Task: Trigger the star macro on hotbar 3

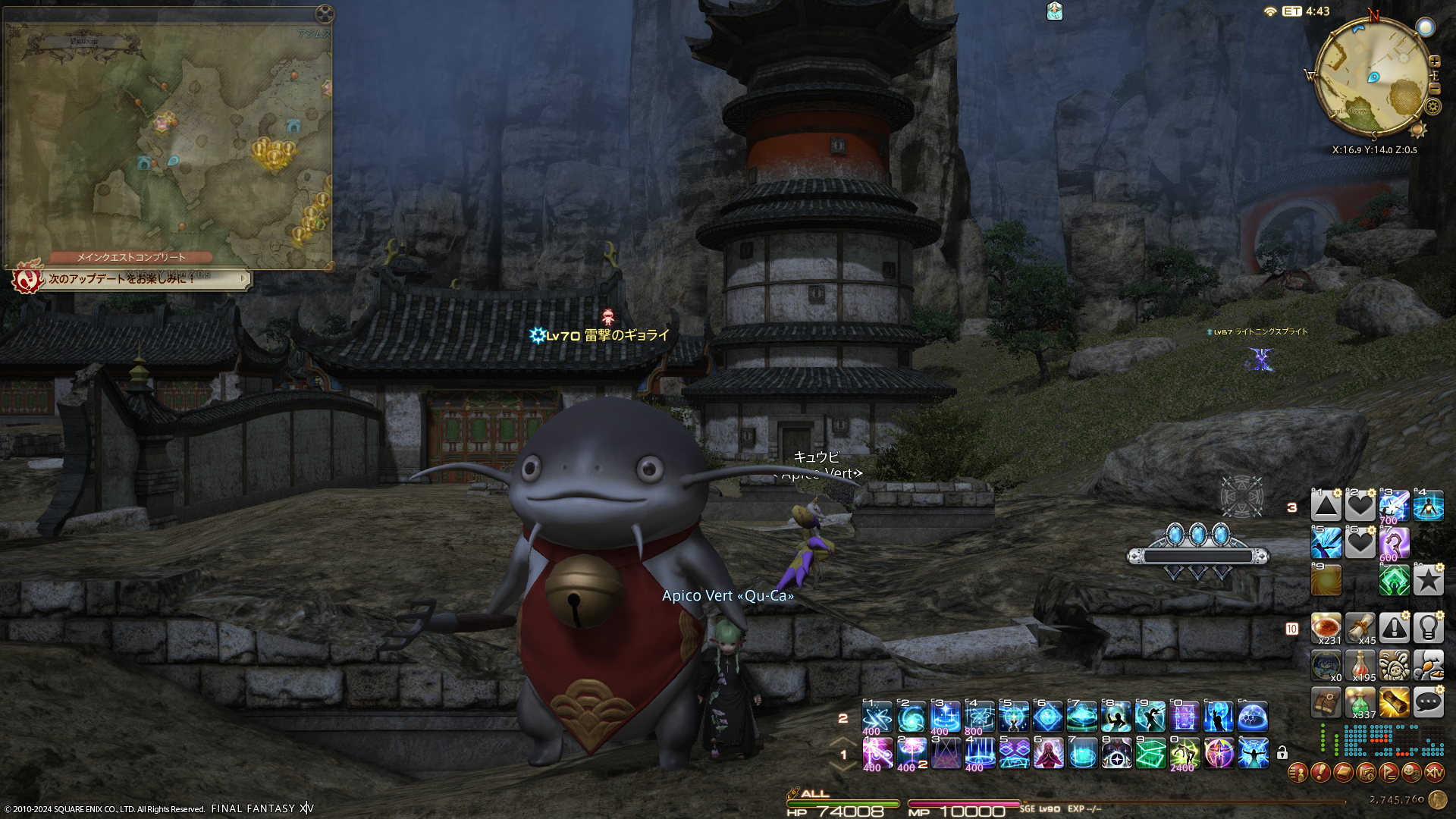Action: click(x=1428, y=581)
